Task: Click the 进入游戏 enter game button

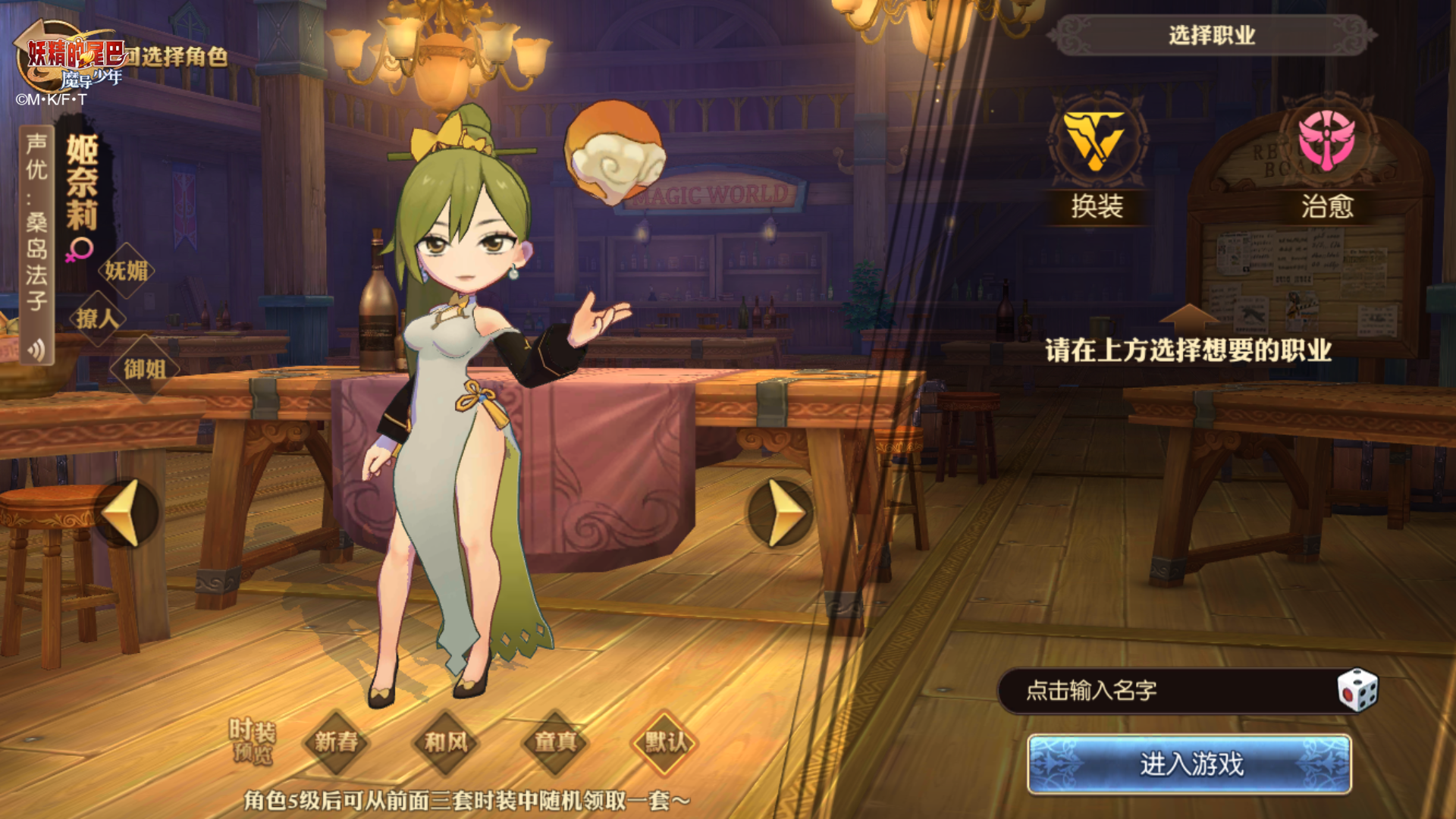Action: 1189,764
